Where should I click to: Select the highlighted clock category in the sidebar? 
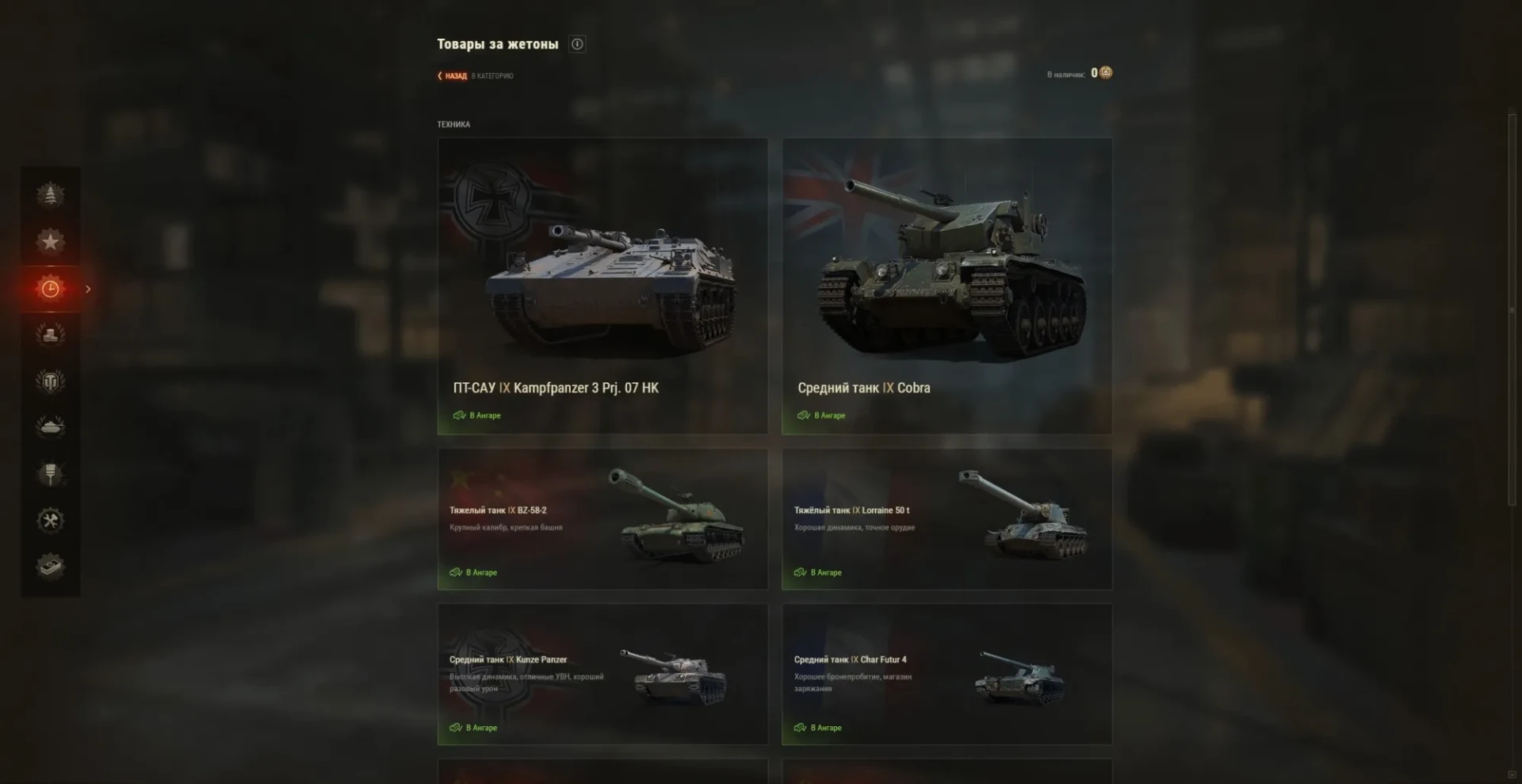click(50, 289)
